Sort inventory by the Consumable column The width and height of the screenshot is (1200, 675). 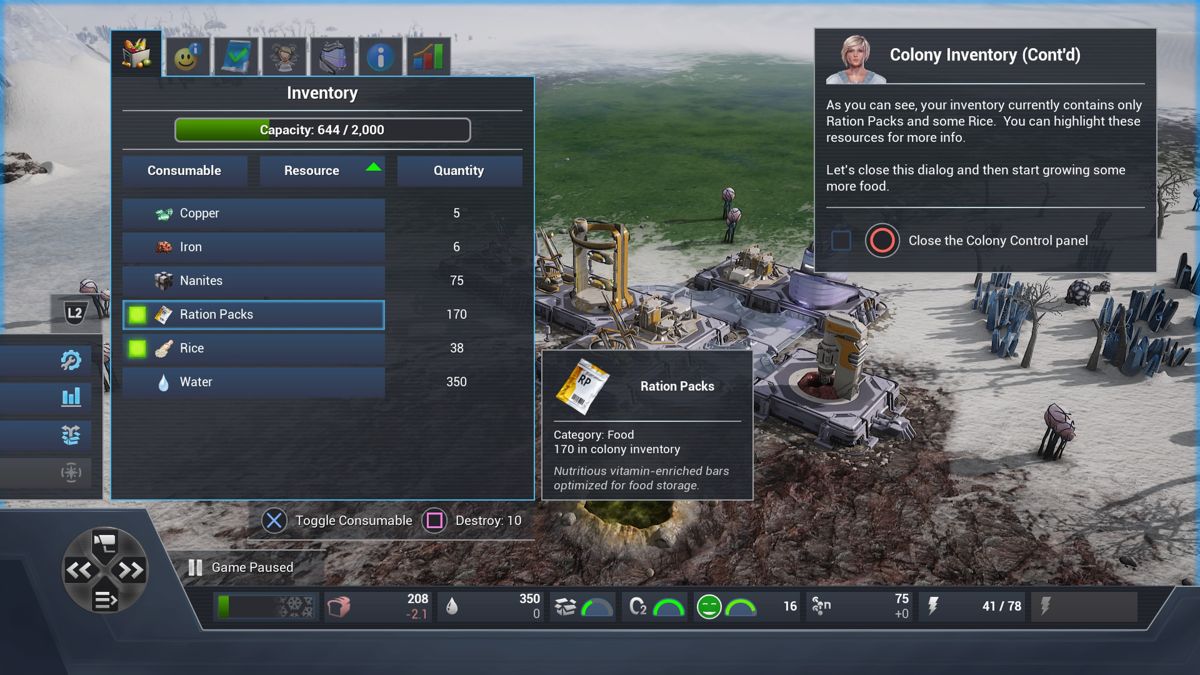tap(184, 171)
